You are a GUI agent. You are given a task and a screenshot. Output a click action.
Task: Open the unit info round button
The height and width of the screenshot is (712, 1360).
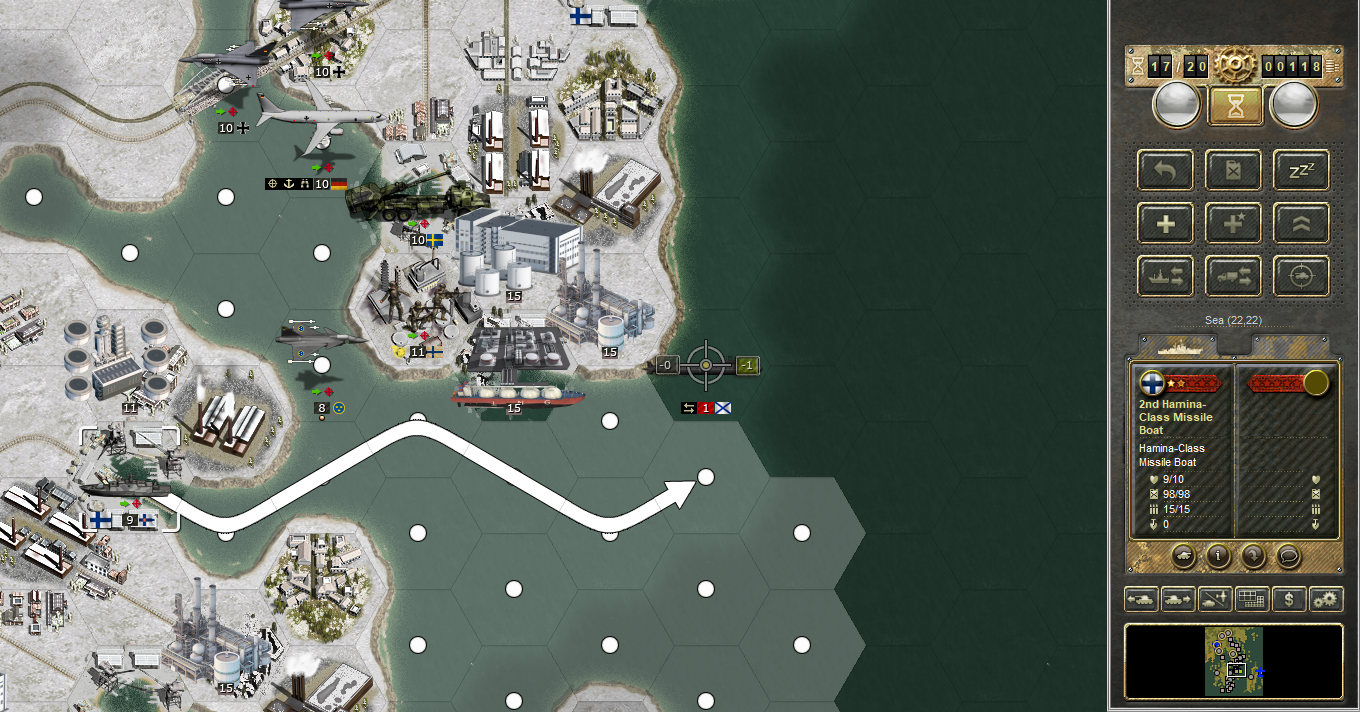[x=1218, y=555]
